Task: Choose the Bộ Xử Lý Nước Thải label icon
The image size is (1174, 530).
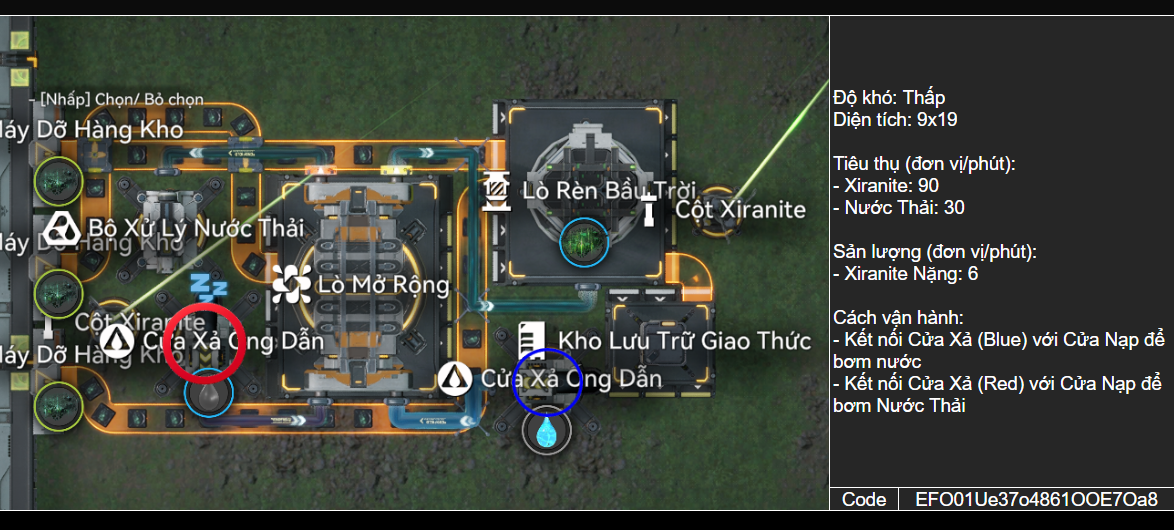Action: [x=62, y=229]
